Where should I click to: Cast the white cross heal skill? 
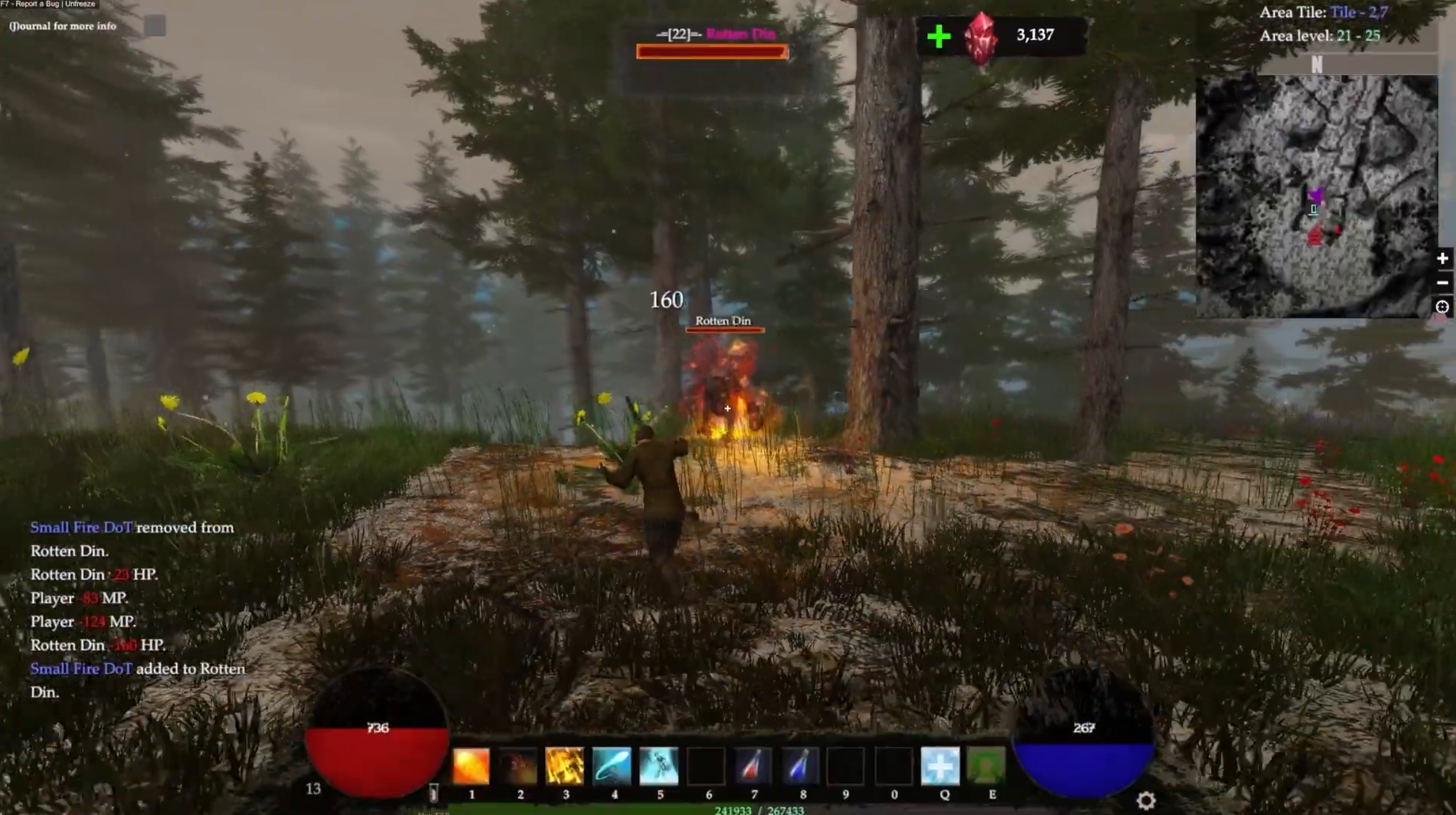click(940, 766)
